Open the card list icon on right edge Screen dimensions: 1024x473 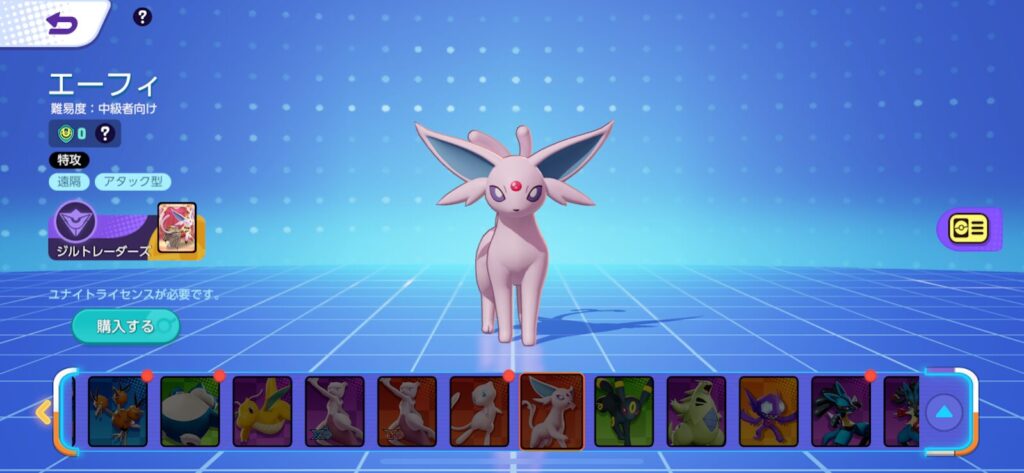coord(967,229)
